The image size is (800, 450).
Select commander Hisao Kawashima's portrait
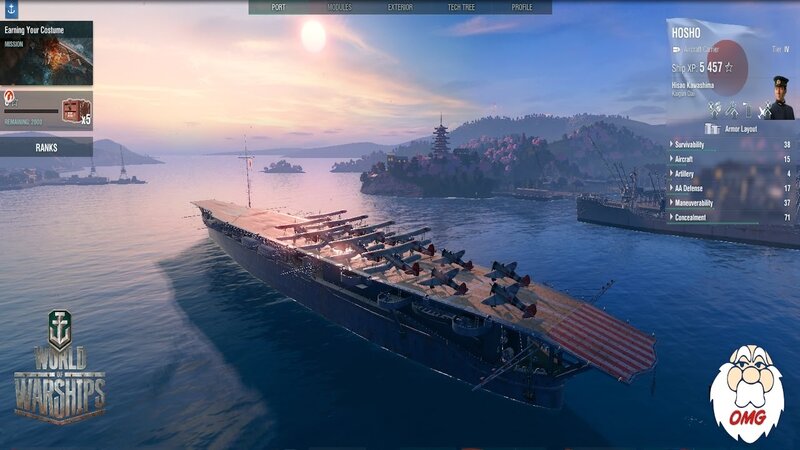pyautogui.click(x=778, y=97)
